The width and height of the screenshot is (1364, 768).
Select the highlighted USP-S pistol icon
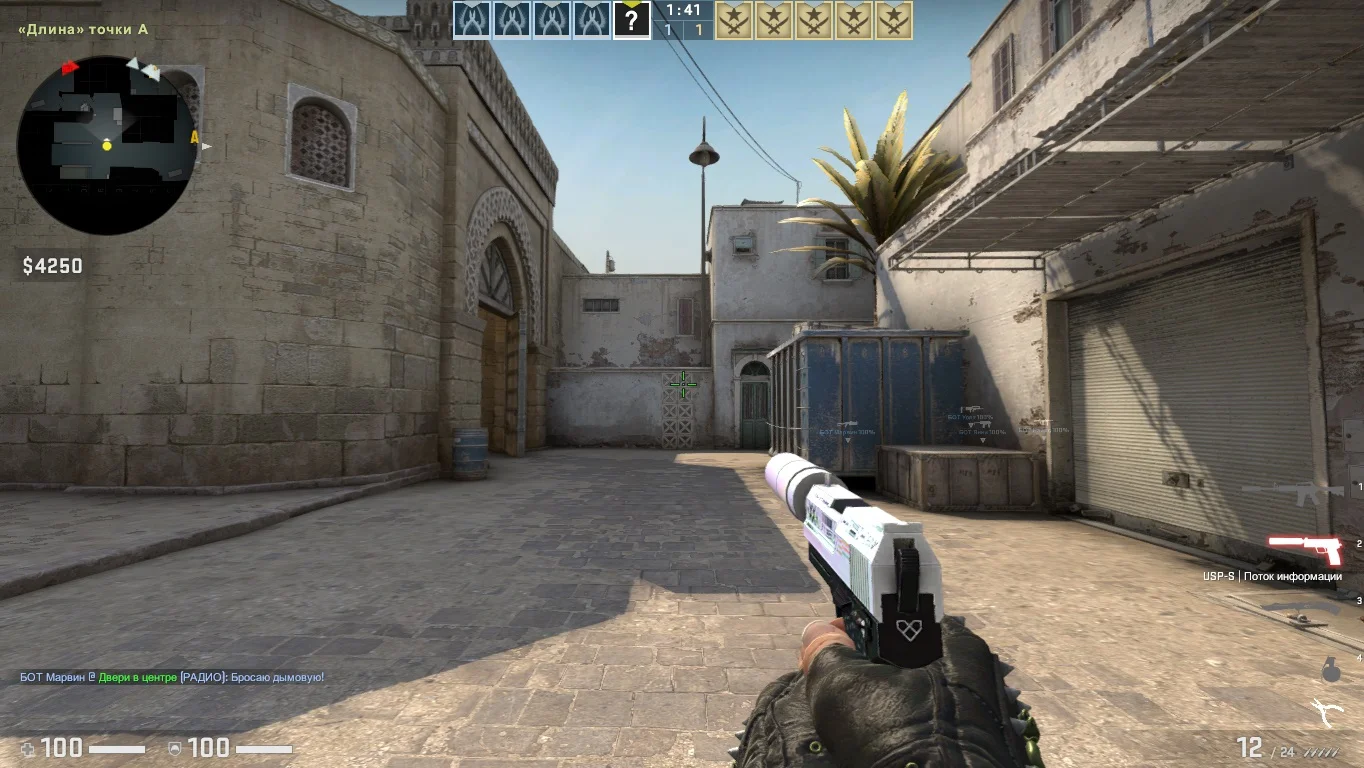point(1305,548)
